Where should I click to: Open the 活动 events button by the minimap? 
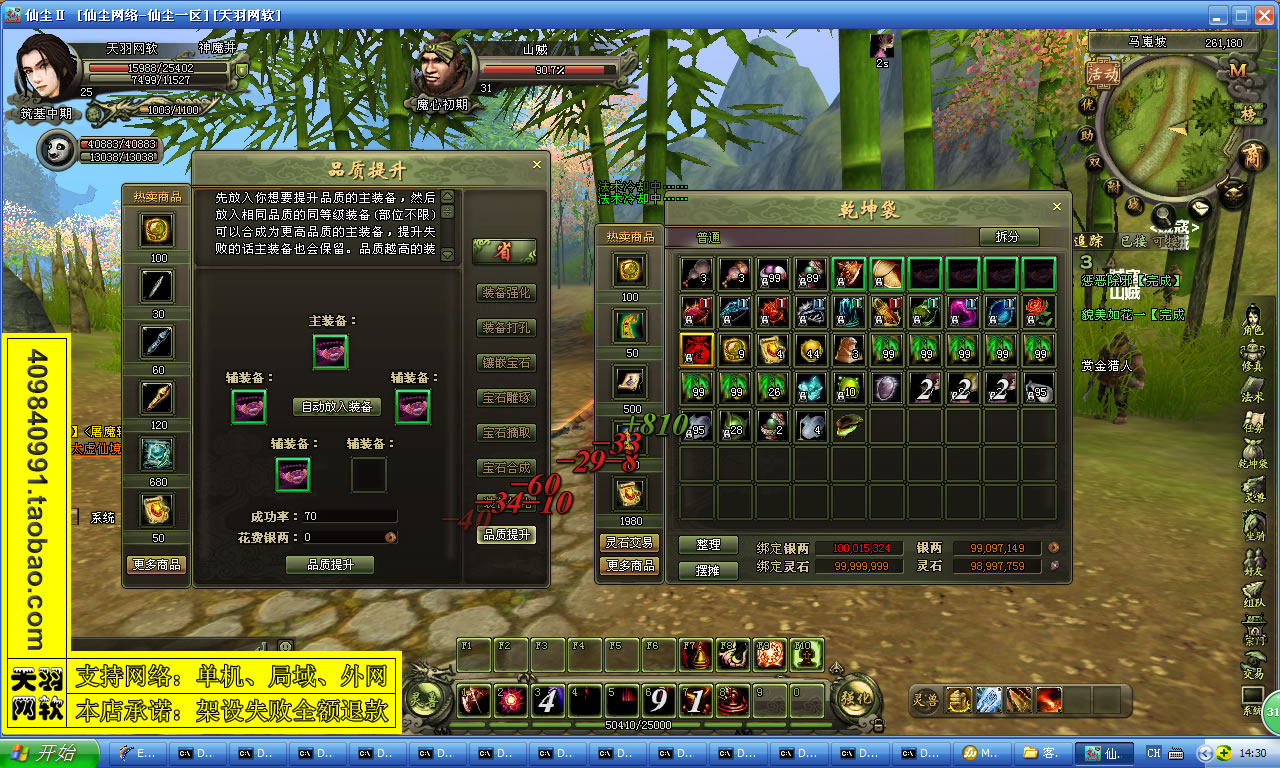[1103, 73]
